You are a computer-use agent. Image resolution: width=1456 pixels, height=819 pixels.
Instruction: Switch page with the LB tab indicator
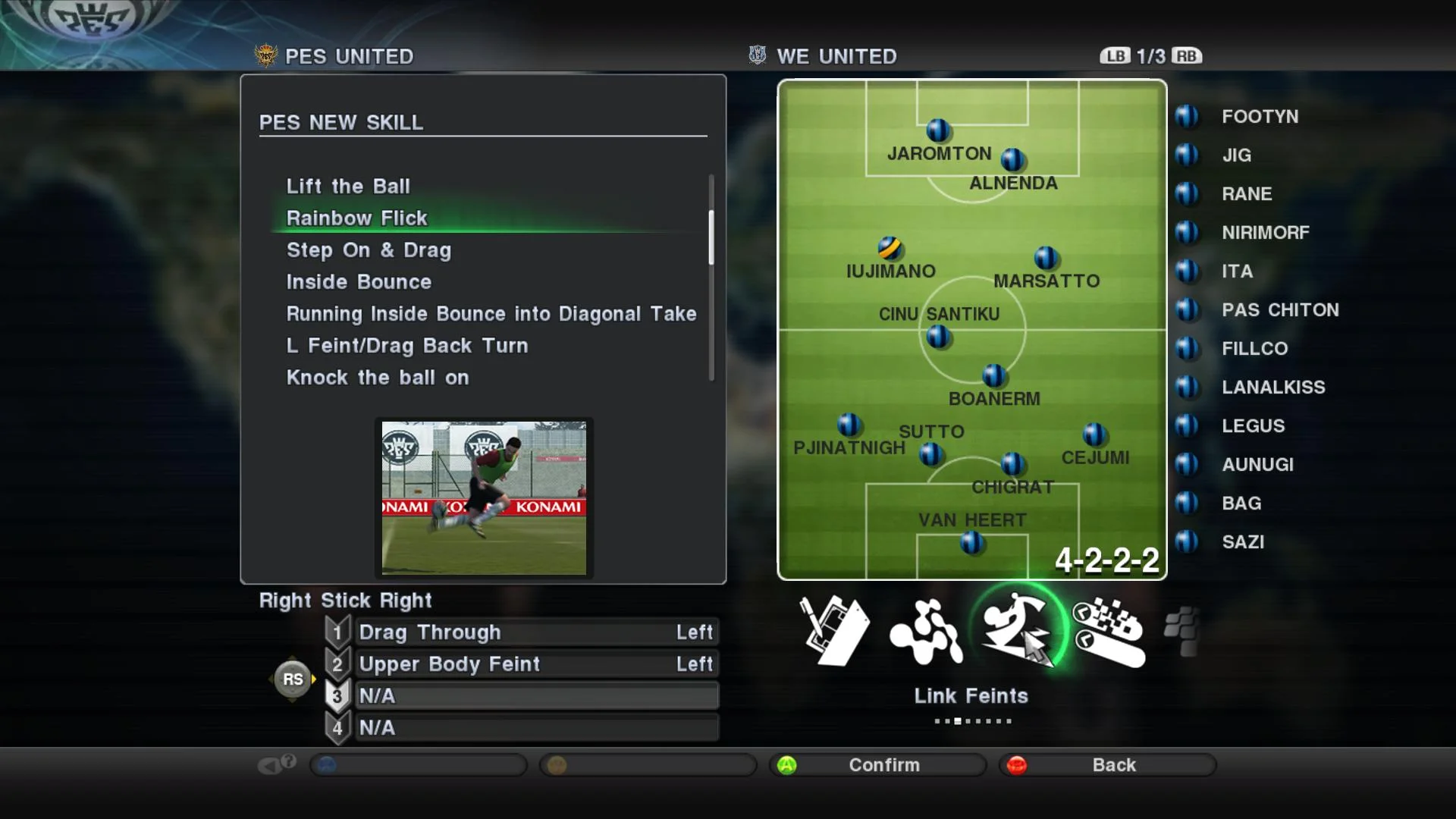click(x=1113, y=55)
